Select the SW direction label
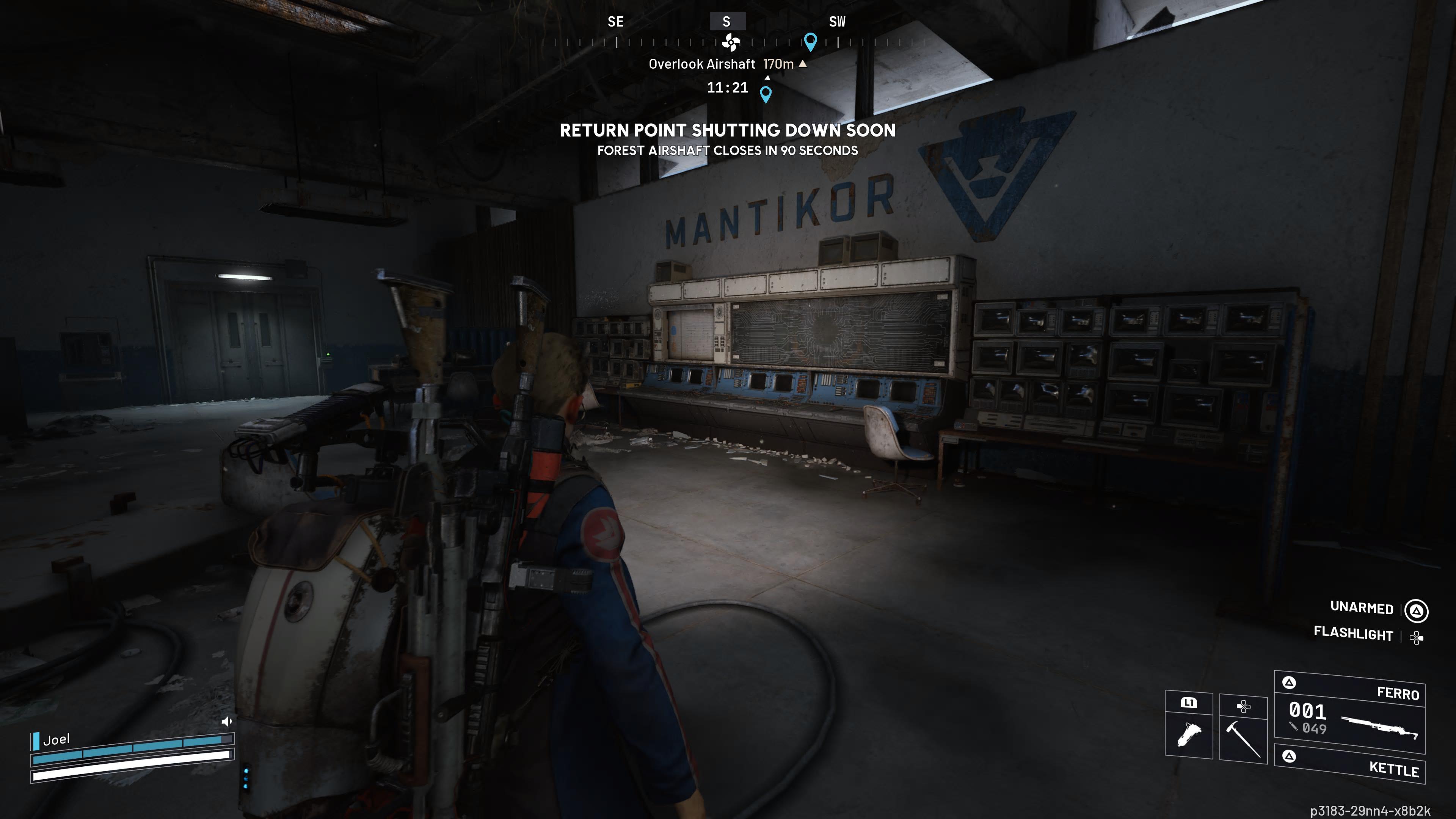1456x819 pixels. [x=837, y=22]
